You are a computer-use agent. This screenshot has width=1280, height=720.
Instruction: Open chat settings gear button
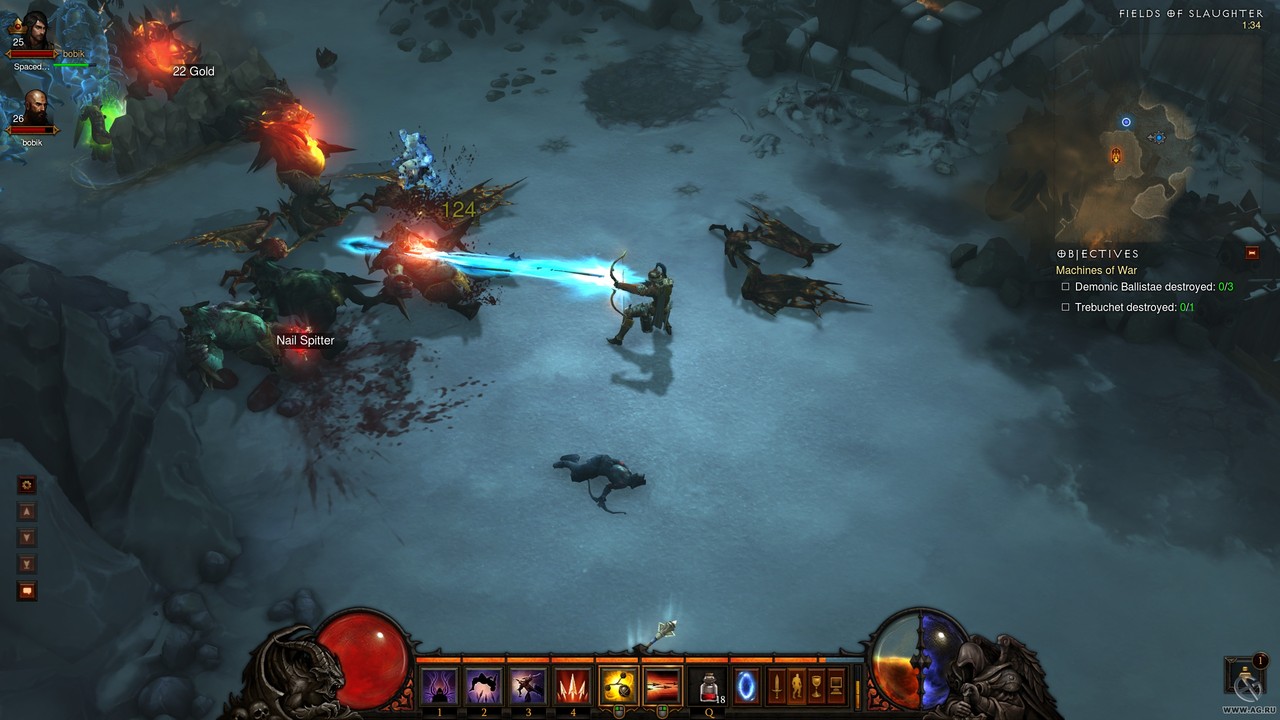coord(27,485)
